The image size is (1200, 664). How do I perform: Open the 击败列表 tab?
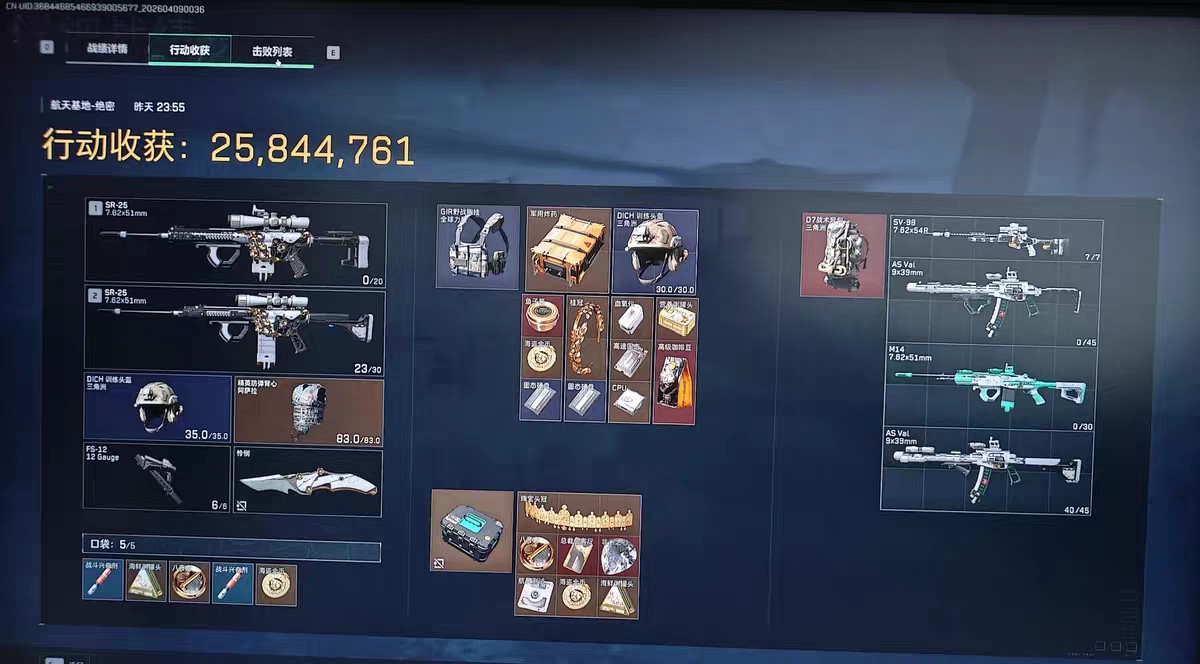[x=272, y=51]
